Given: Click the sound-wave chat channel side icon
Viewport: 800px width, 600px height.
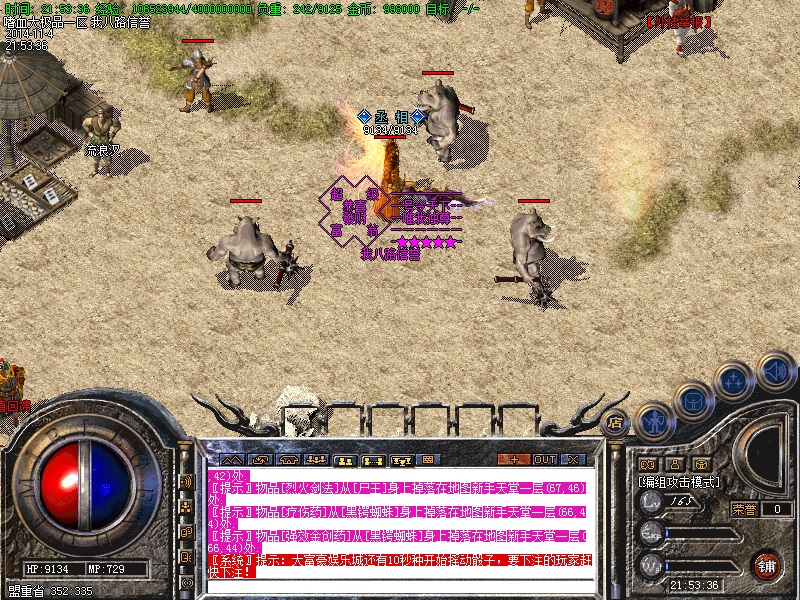Looking at the screenshot, I should (x=186, y=482).
